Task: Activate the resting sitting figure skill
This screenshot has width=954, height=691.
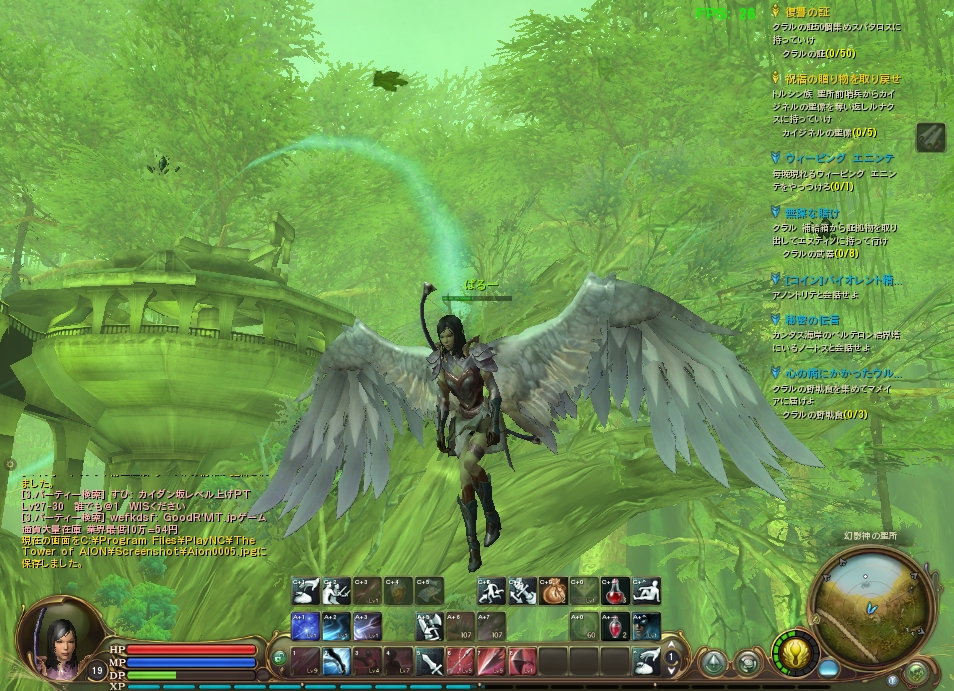Action: tap(647, 592)
